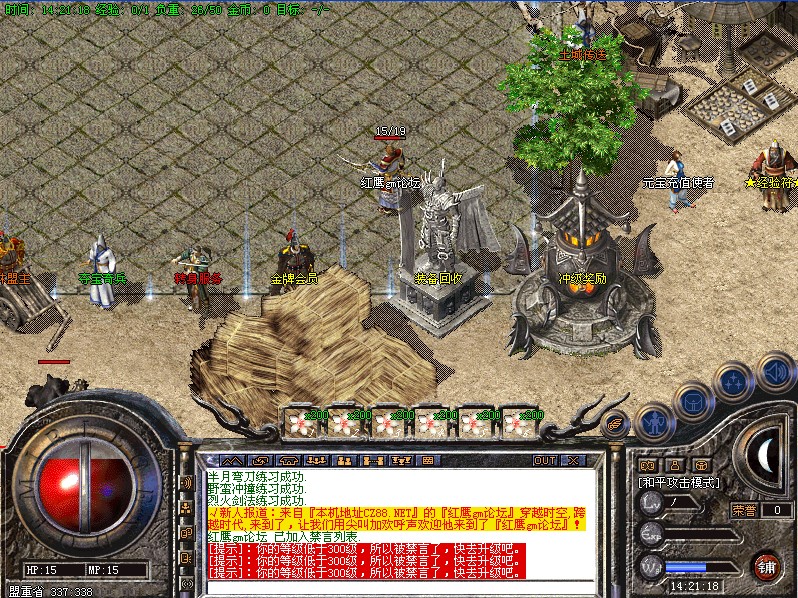
Task: Click the 荣誉 honor label button
Action: [x=745, y=510]
